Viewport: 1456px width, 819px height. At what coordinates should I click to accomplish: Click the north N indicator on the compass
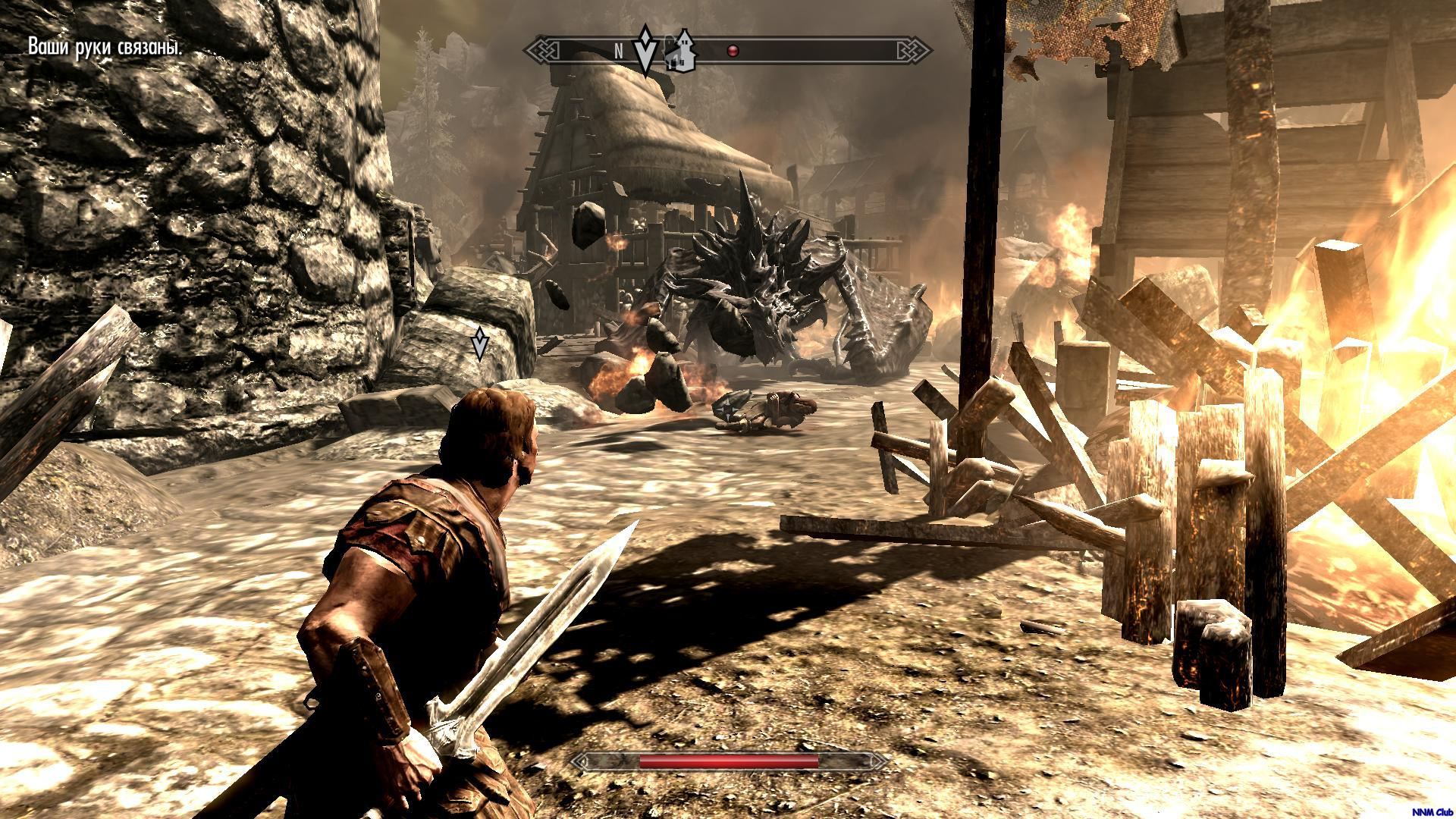point(619,52)
